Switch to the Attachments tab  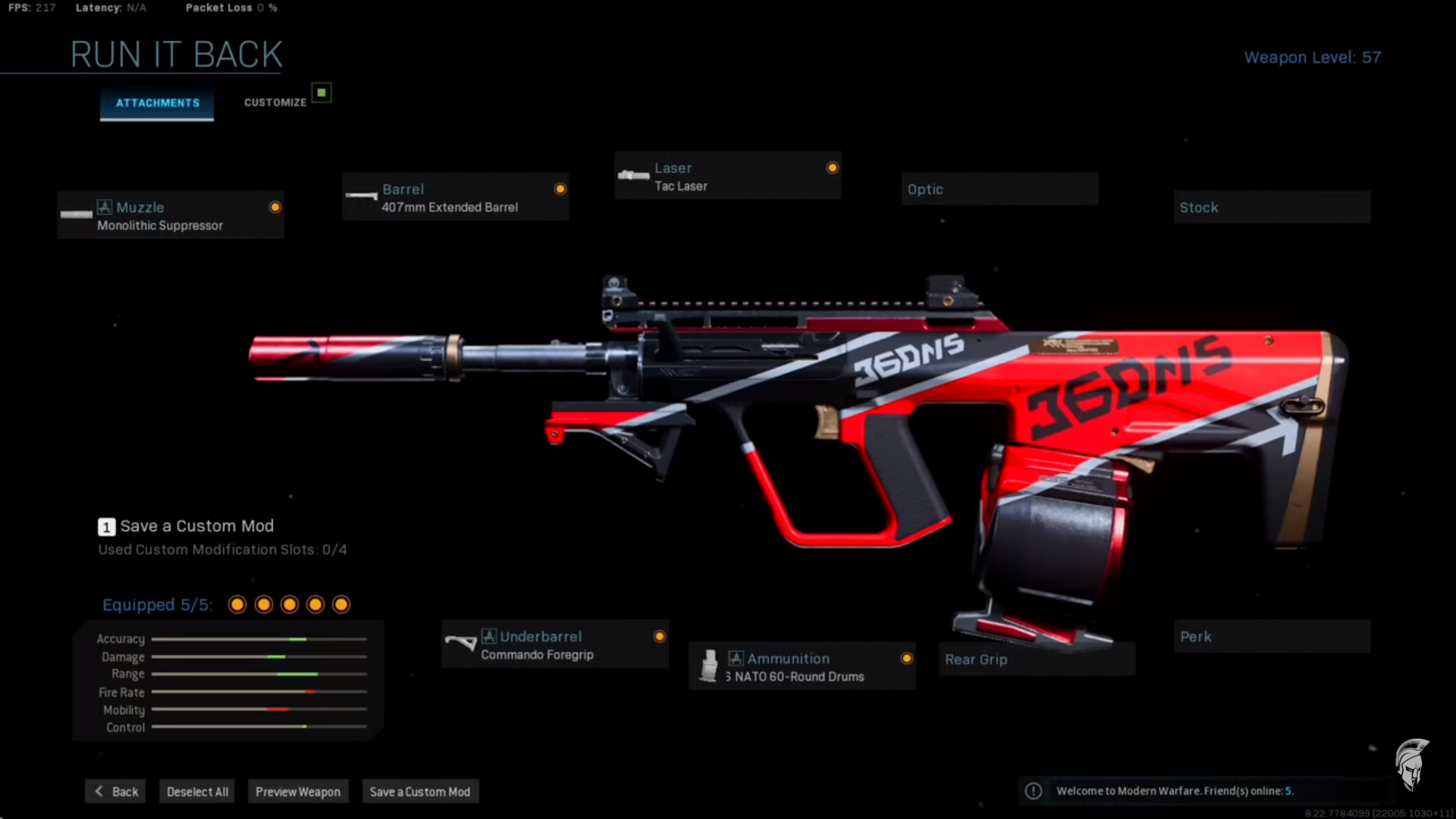[156, 103]
